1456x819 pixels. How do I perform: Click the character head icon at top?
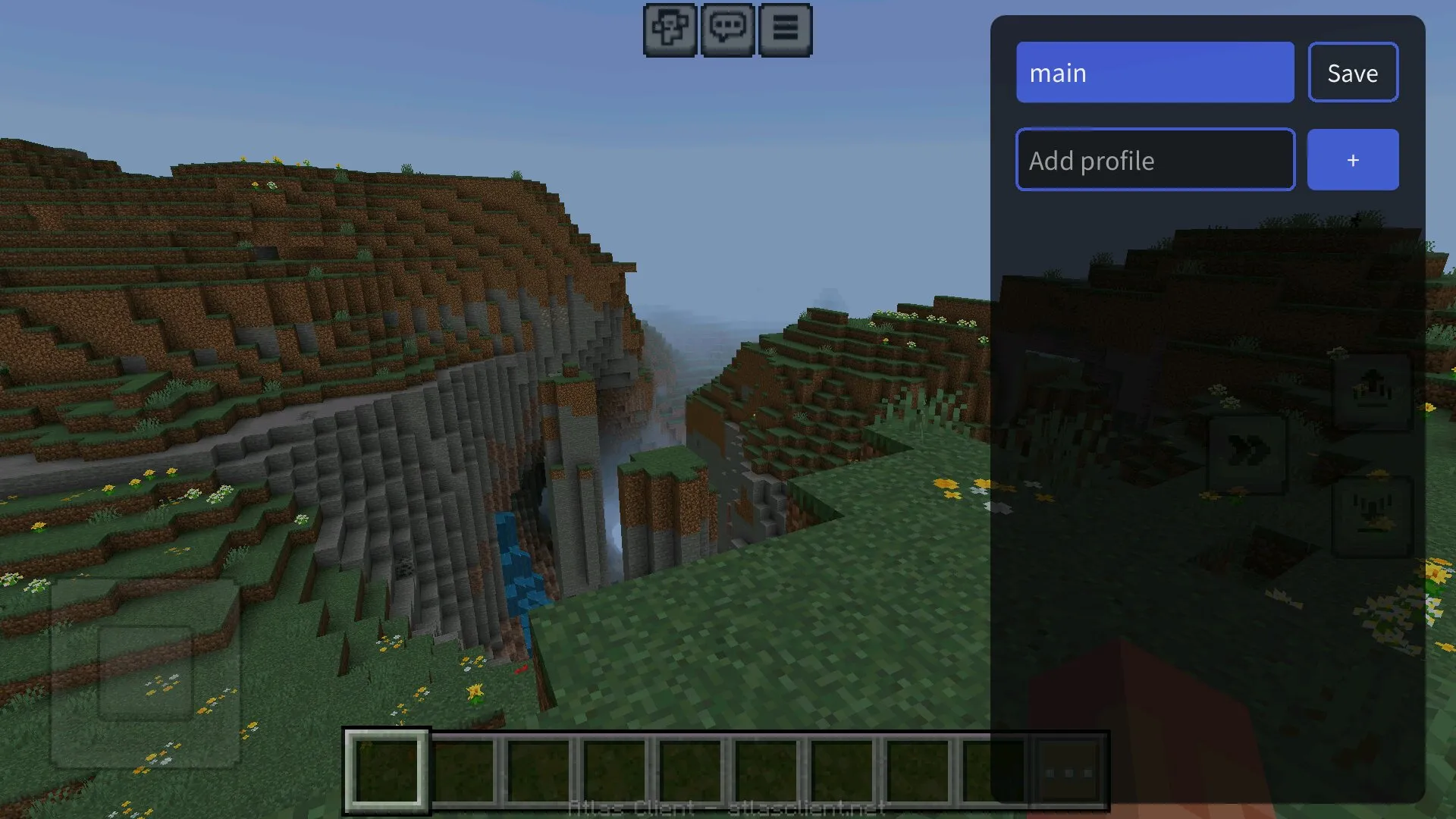point(670,30)
